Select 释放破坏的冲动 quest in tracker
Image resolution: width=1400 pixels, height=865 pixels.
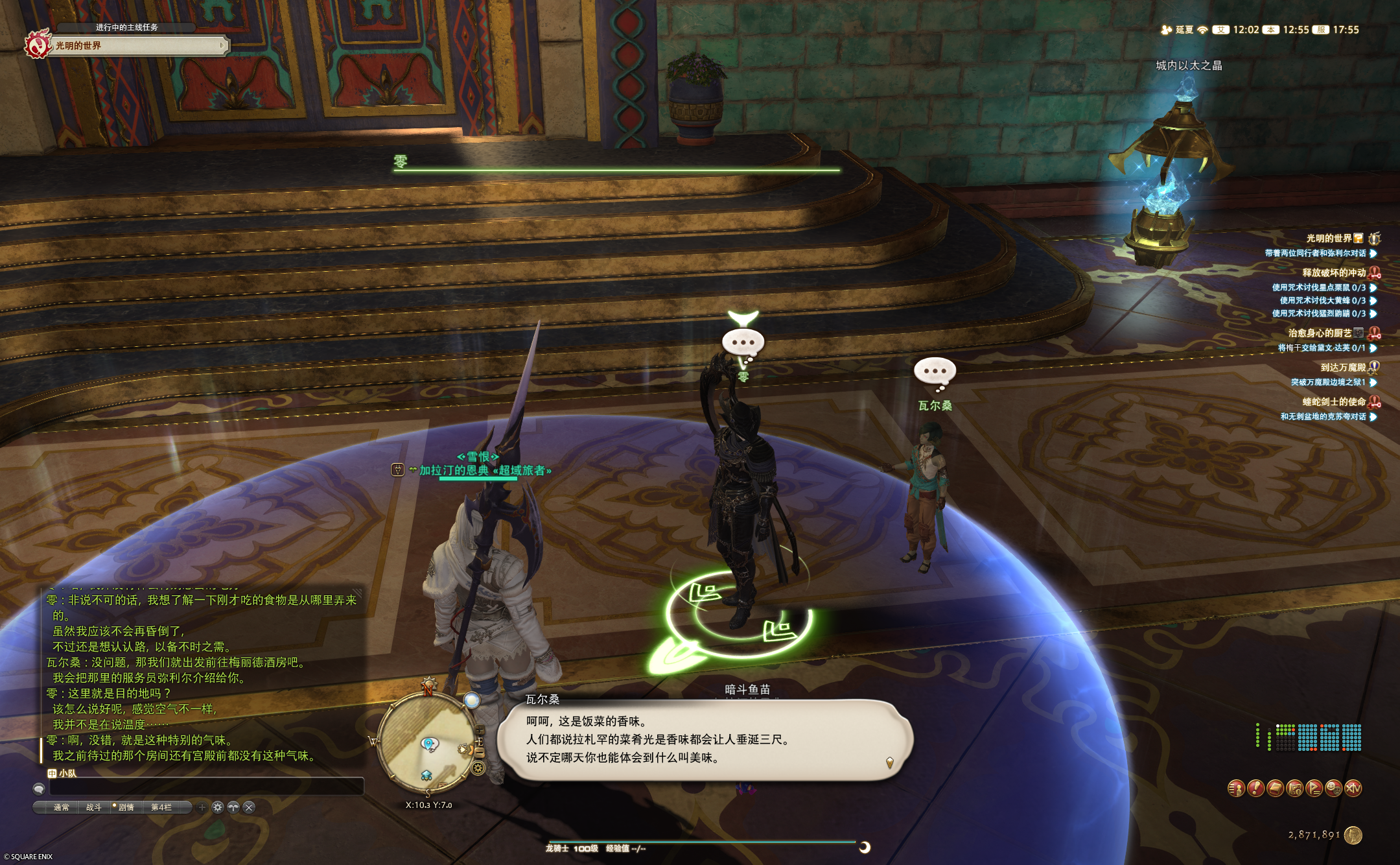1333,273
